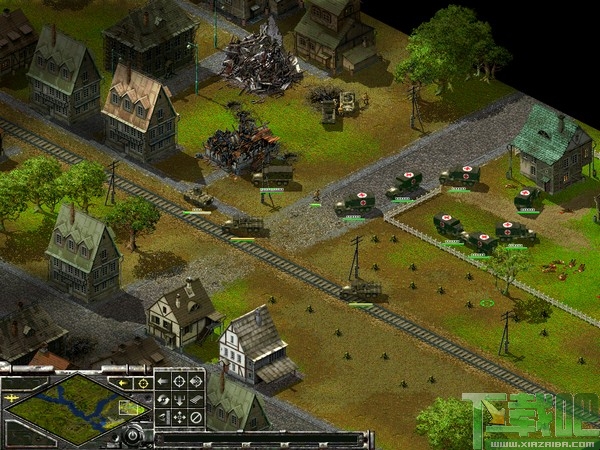Viewport: 600px width, 450px height.
Task: Click the four-way arrows command
Action: [x=179, y=416]
